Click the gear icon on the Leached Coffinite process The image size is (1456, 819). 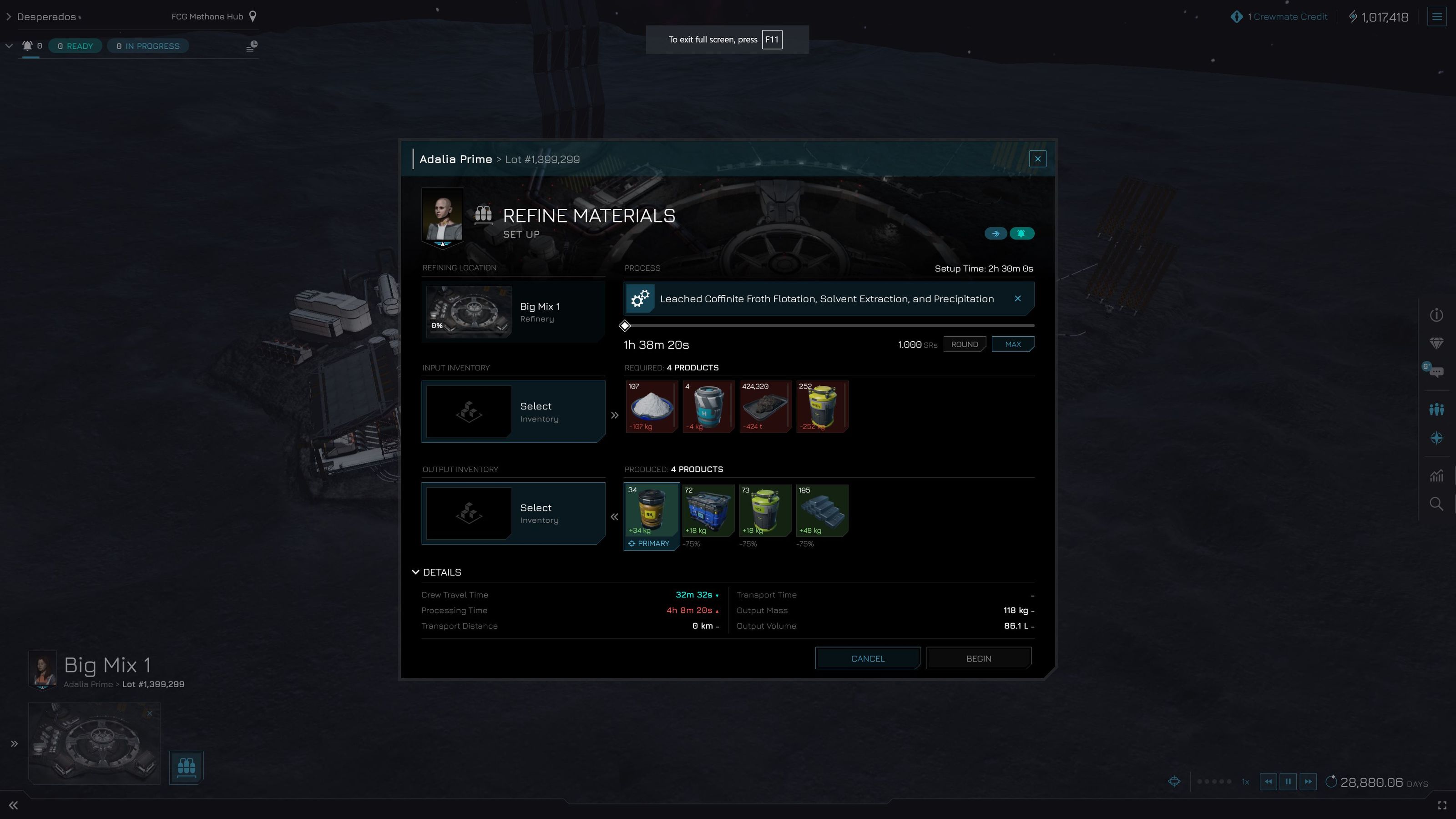(639, 298)
